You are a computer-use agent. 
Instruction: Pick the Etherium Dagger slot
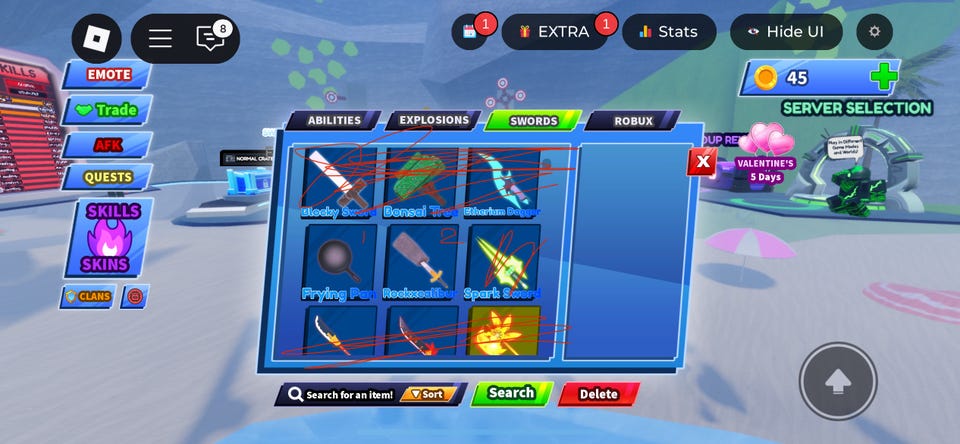(x=502, y=180)
